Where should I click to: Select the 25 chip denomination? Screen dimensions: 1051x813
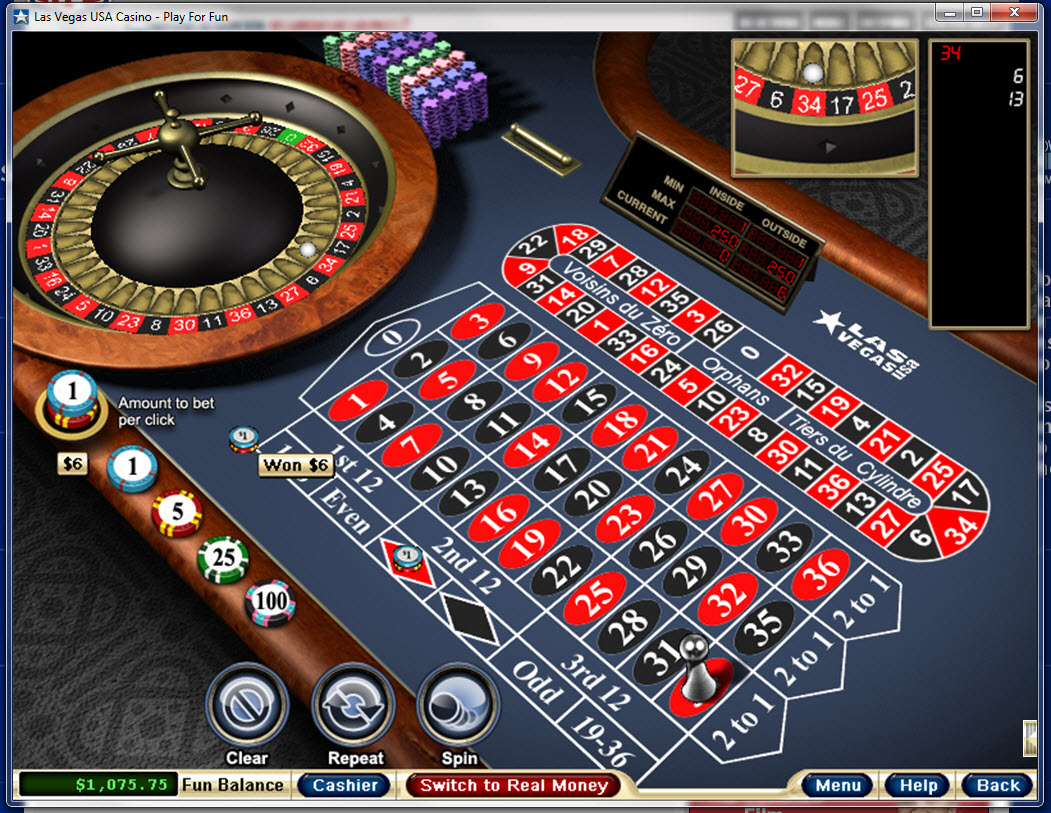click(223, 558)
